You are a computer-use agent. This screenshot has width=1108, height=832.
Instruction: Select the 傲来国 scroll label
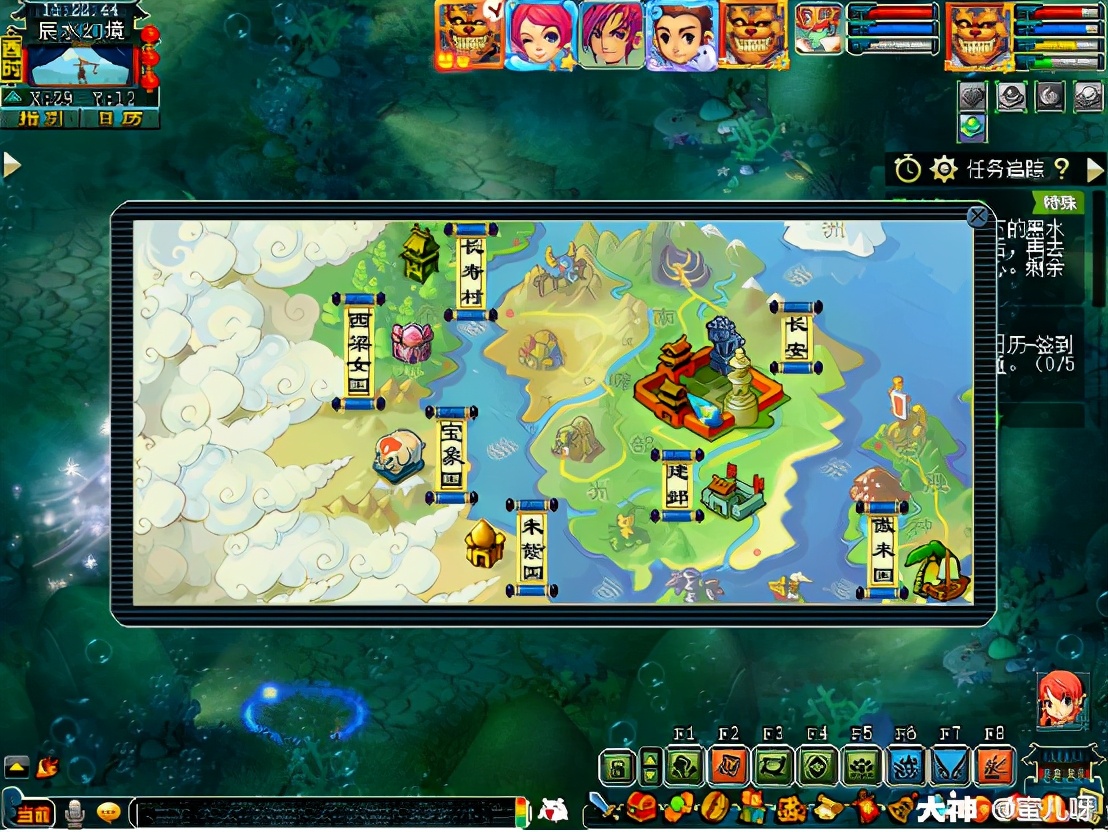tap(882, 548)
